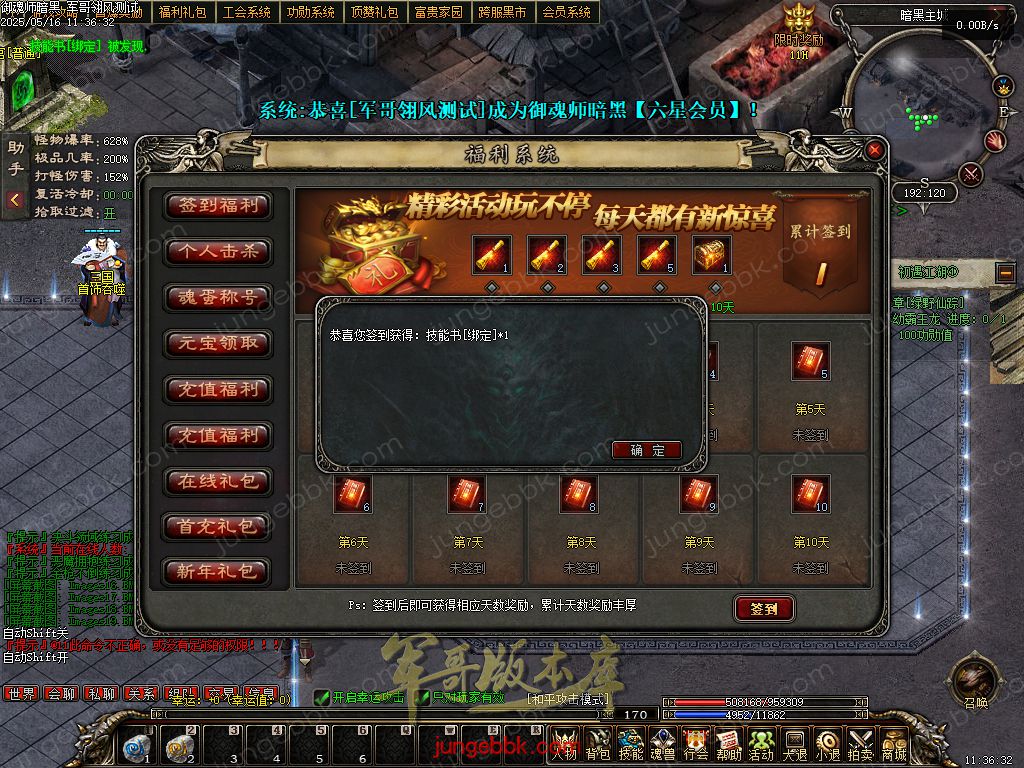Open the 背包 backpack
Viewport: 1024px width, 768px height.
coord(598,745)
